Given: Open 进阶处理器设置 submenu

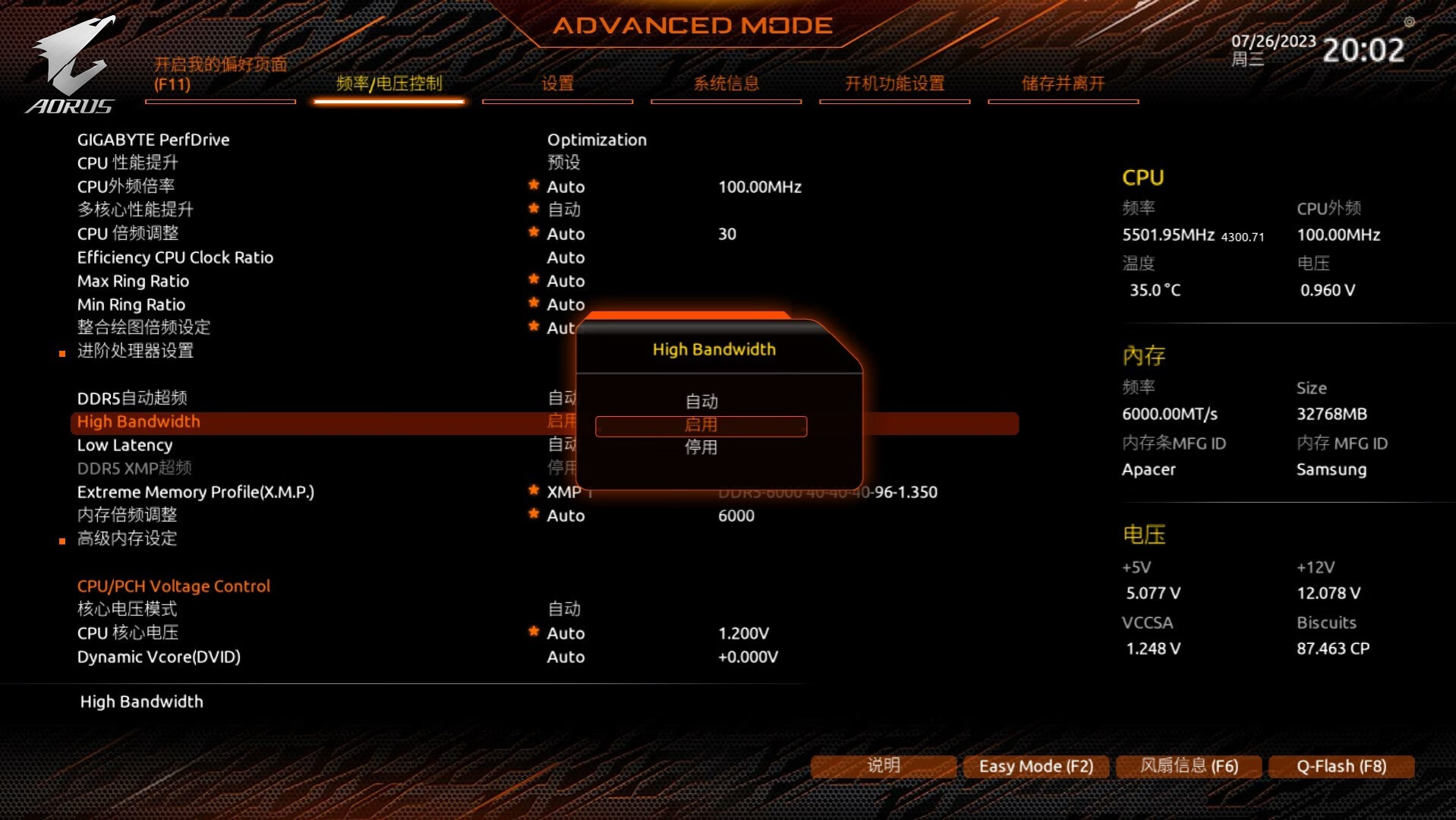Looking at the screenshot, I should pyautogui.click(x=135, y=351).
